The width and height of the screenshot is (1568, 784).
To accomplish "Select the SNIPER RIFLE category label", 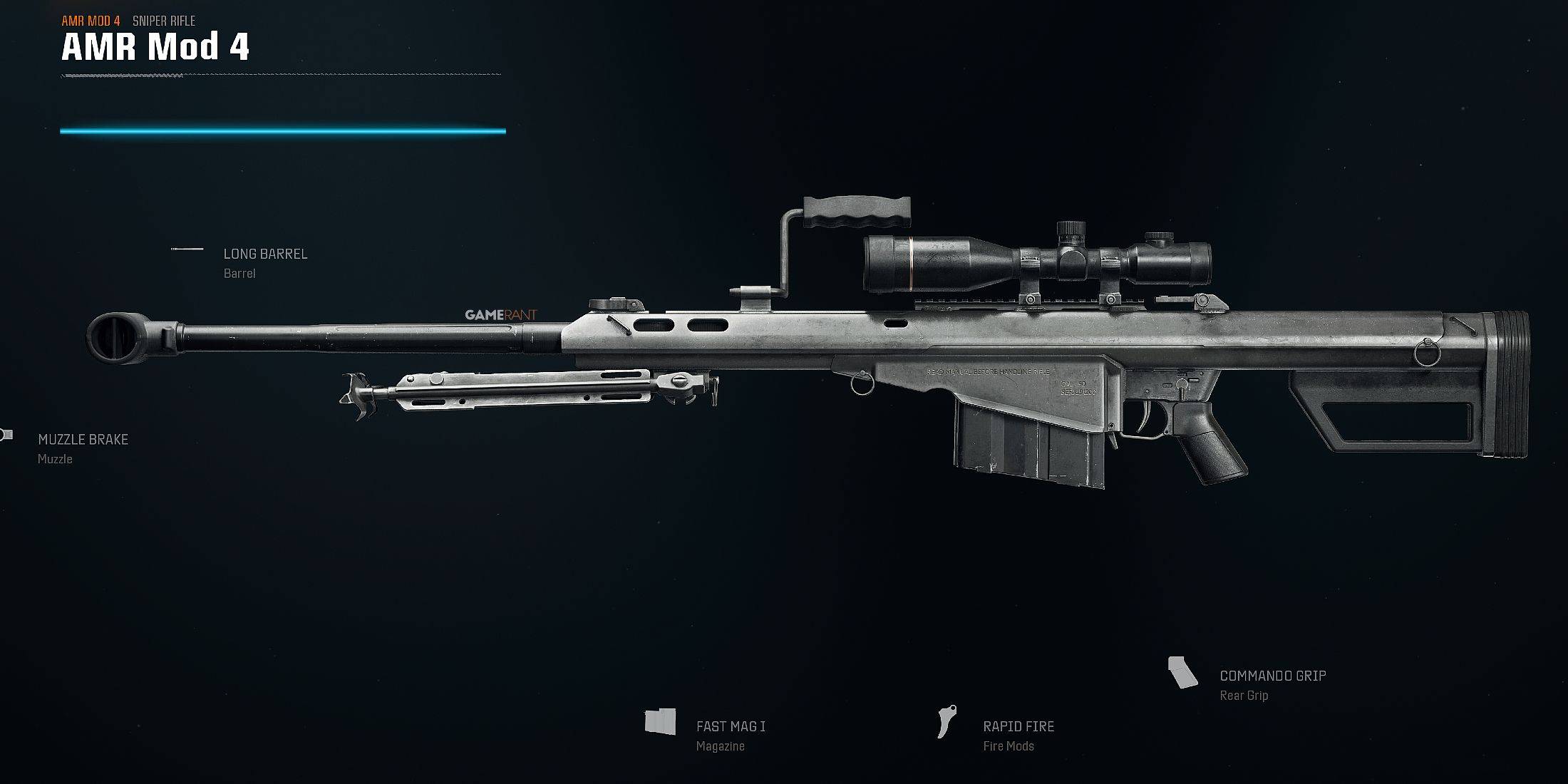I will pos(163,21).
